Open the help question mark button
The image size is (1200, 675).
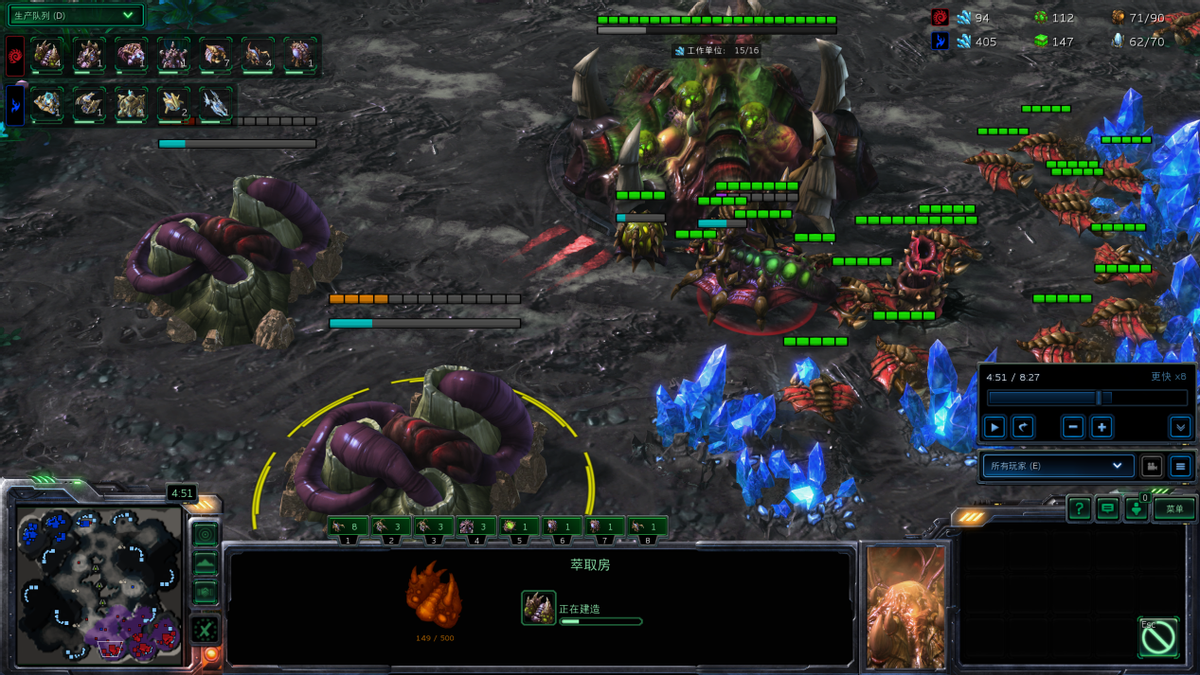coord(1078,509)
